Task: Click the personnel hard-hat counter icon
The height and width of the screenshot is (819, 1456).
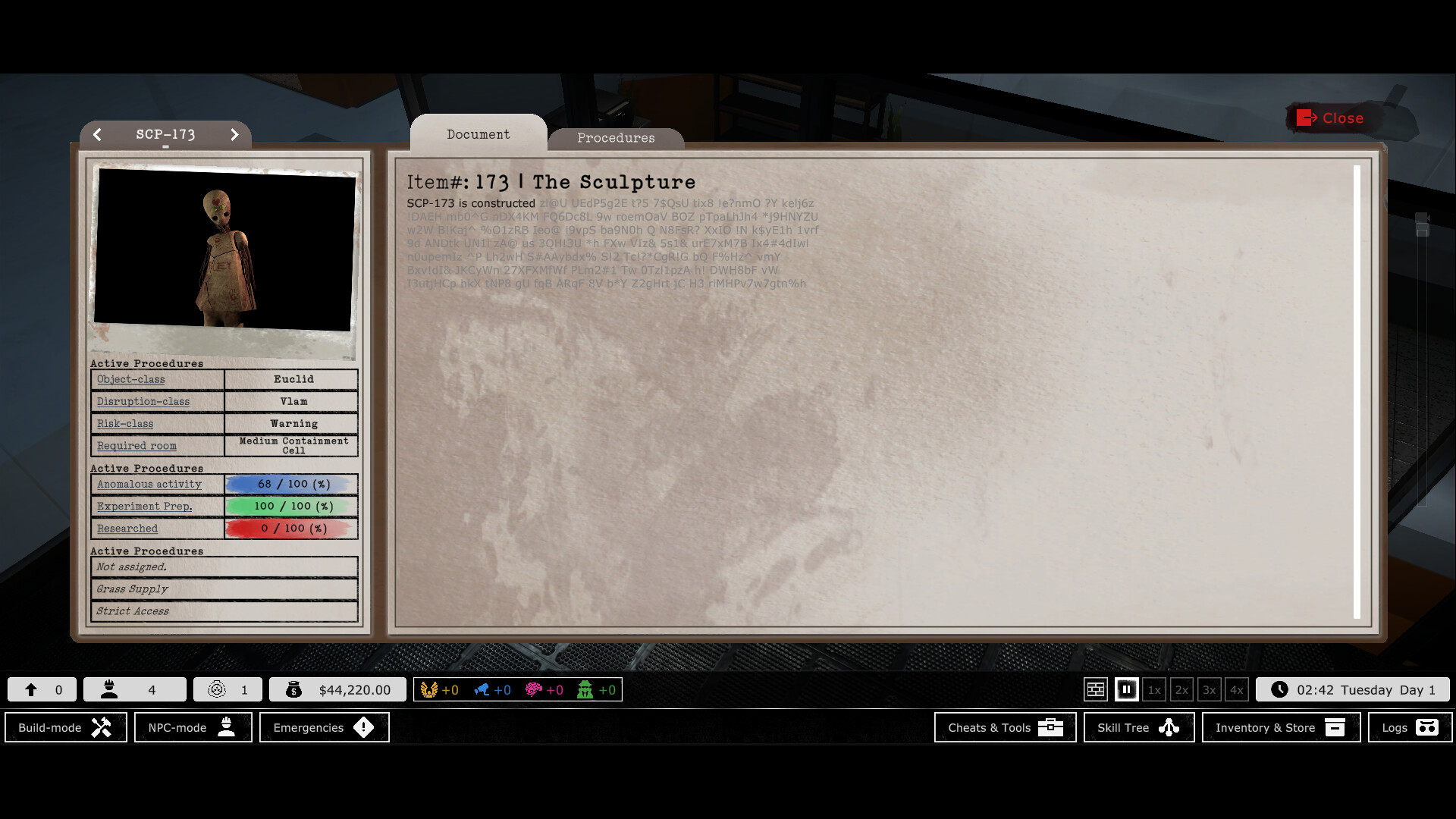Action: (x=110, y=689)
